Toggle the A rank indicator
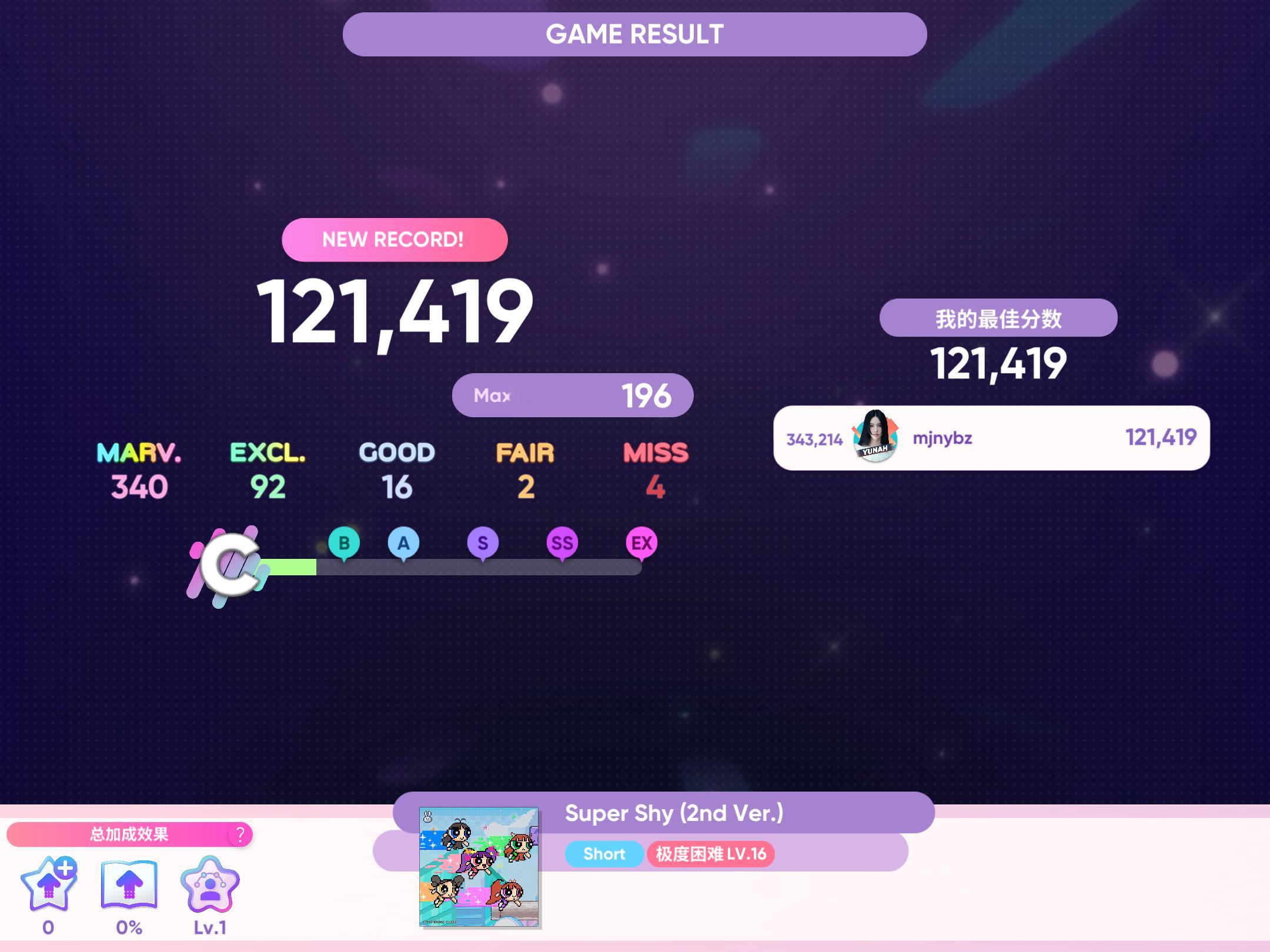 tap(403, 543)
